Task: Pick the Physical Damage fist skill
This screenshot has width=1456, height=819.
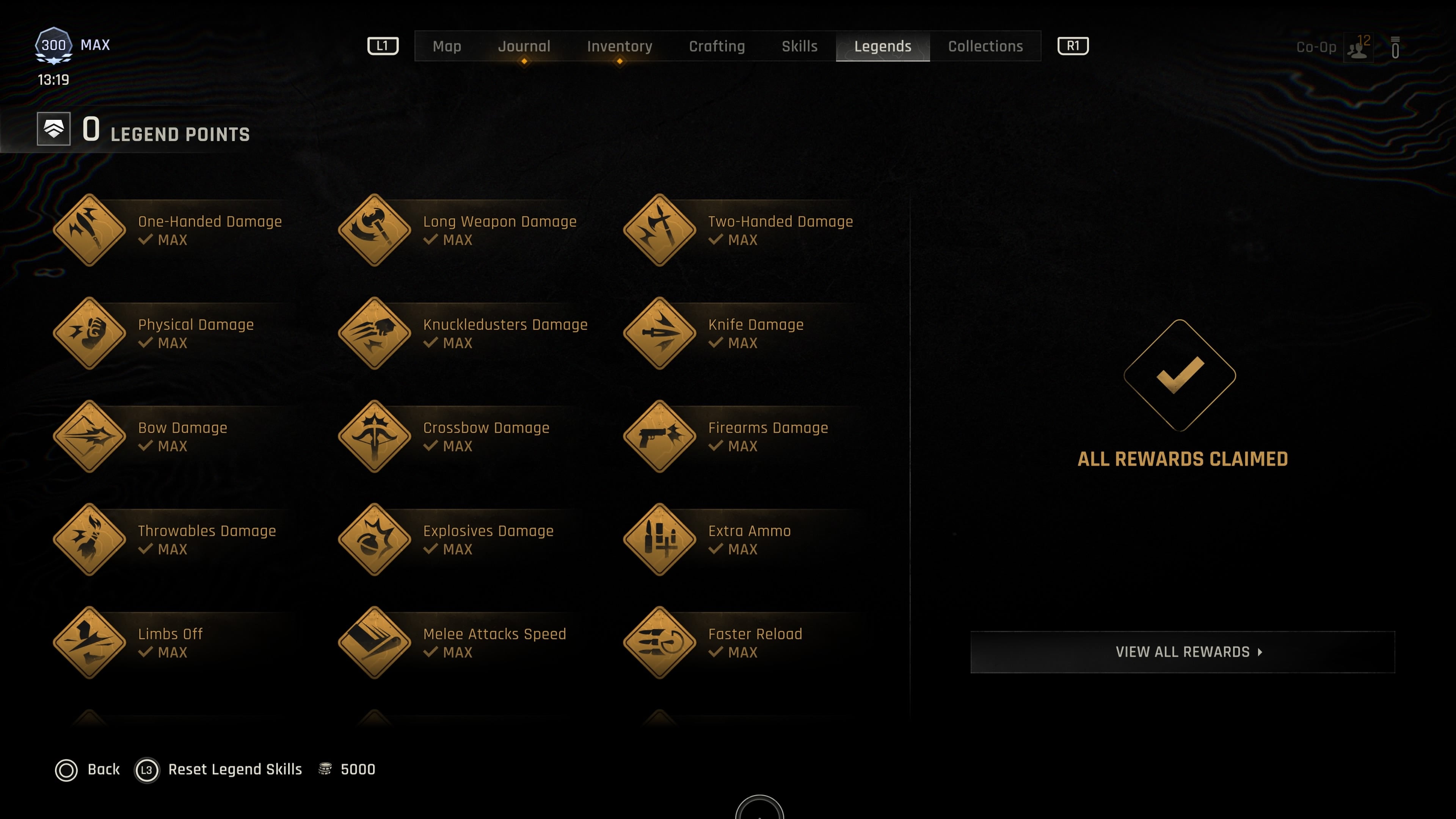Action: 89,334
